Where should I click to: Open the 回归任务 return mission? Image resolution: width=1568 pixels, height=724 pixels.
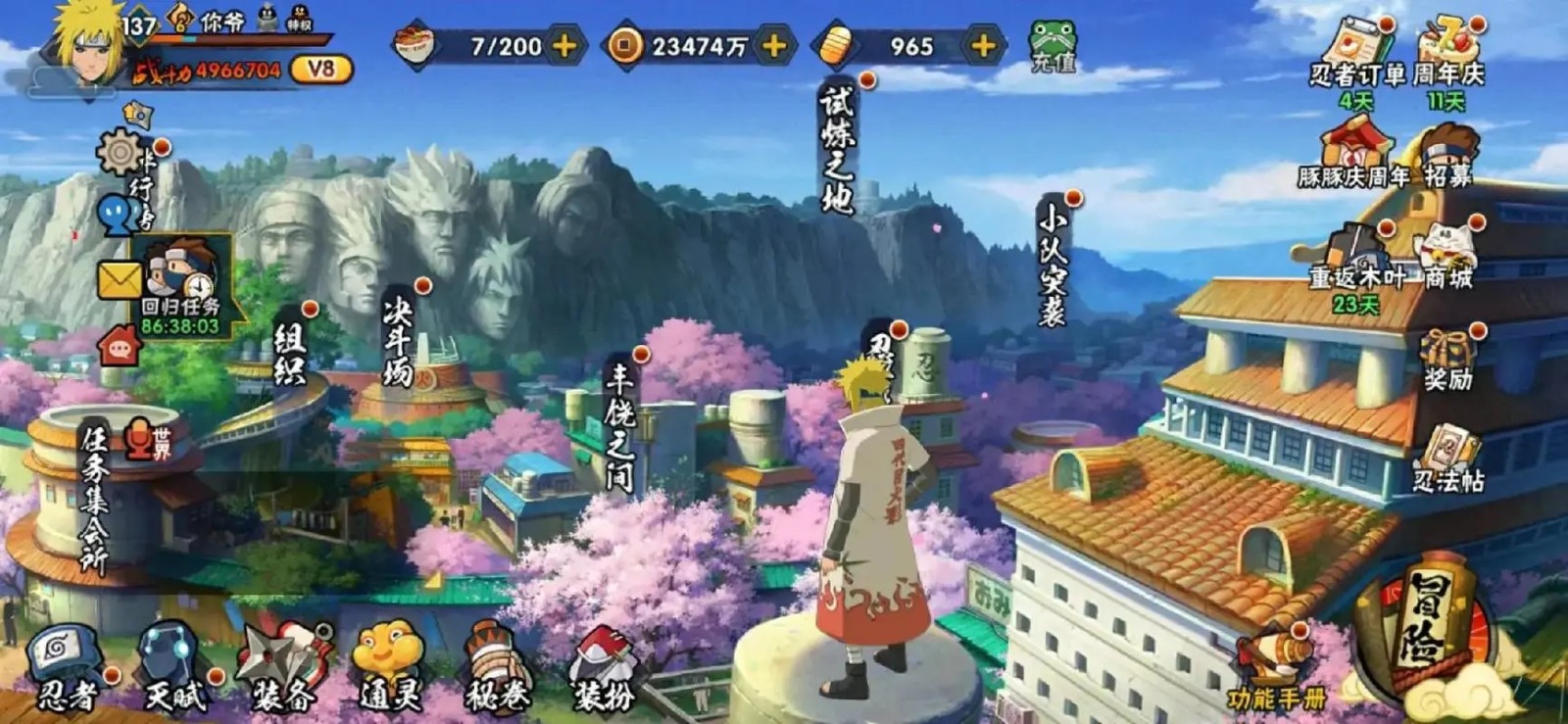pyautogui.click(x=181, y=284)
